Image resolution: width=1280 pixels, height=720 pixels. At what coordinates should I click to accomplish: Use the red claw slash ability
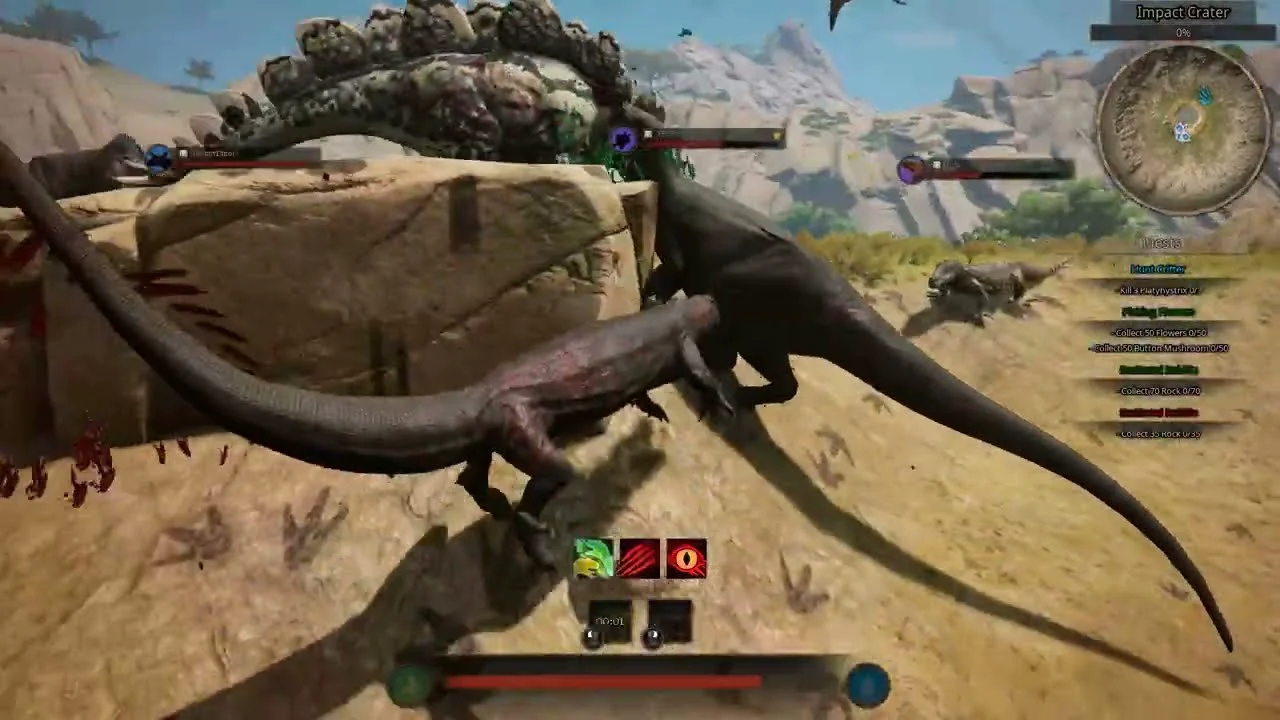coord(640,559)
